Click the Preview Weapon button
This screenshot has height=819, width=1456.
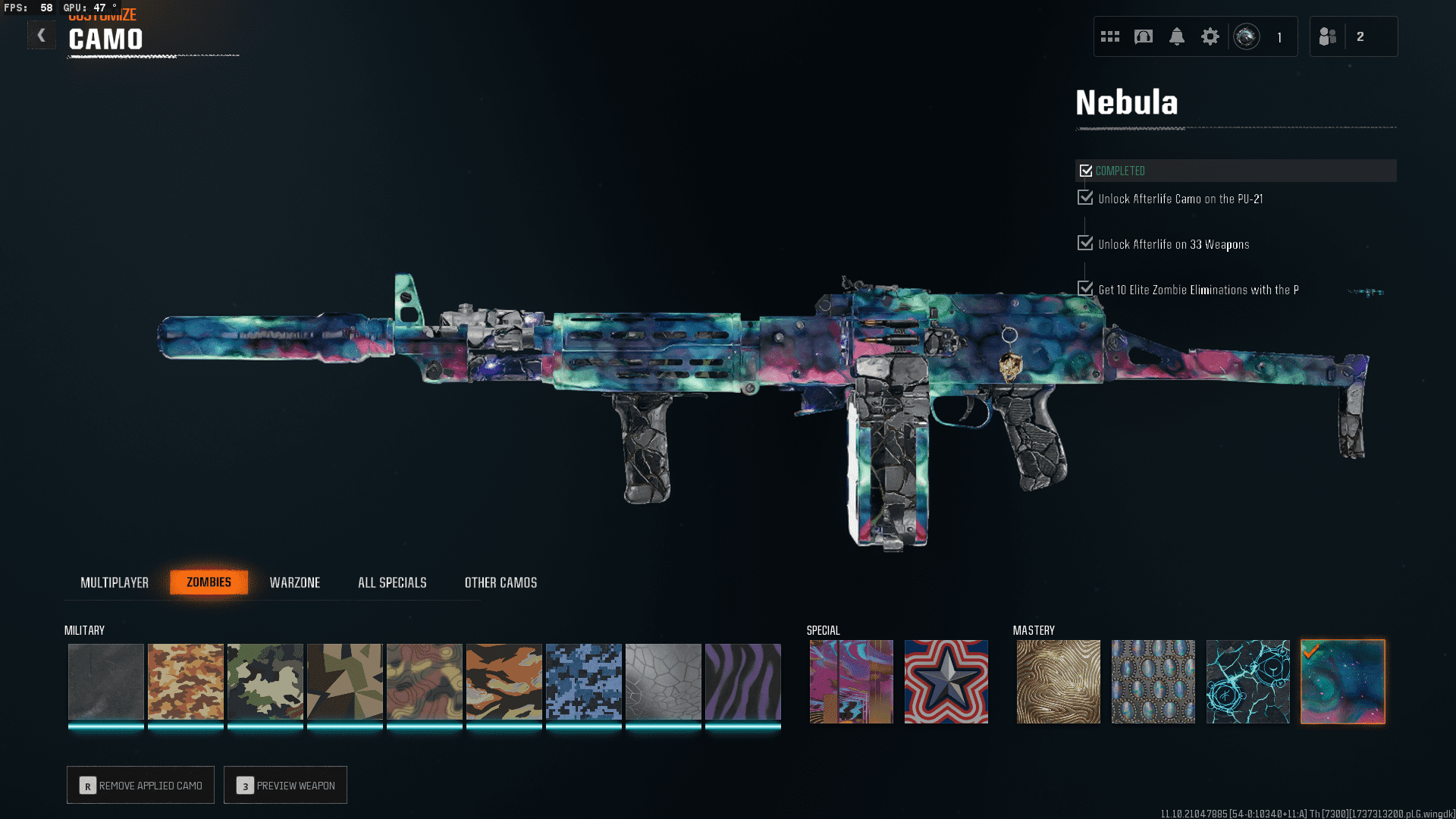tap(286, 785)
